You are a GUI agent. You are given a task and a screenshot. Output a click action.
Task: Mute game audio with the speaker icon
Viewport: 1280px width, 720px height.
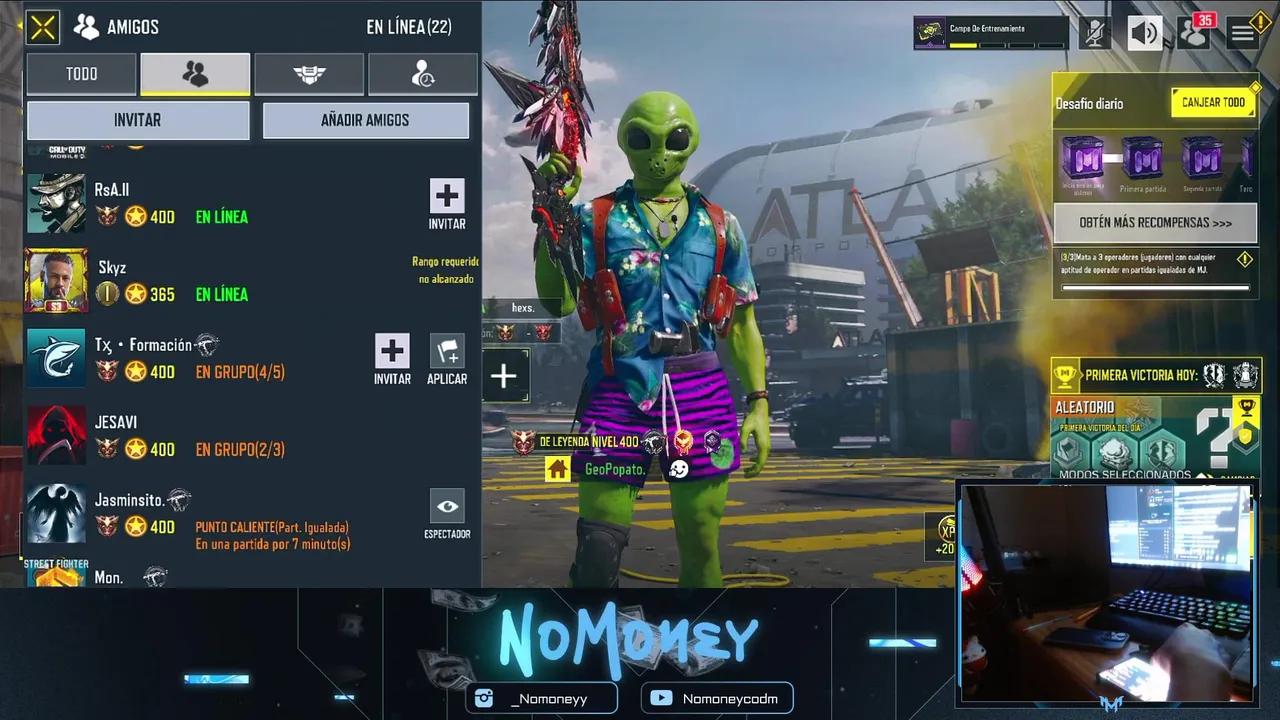(x=1145, y=32)
